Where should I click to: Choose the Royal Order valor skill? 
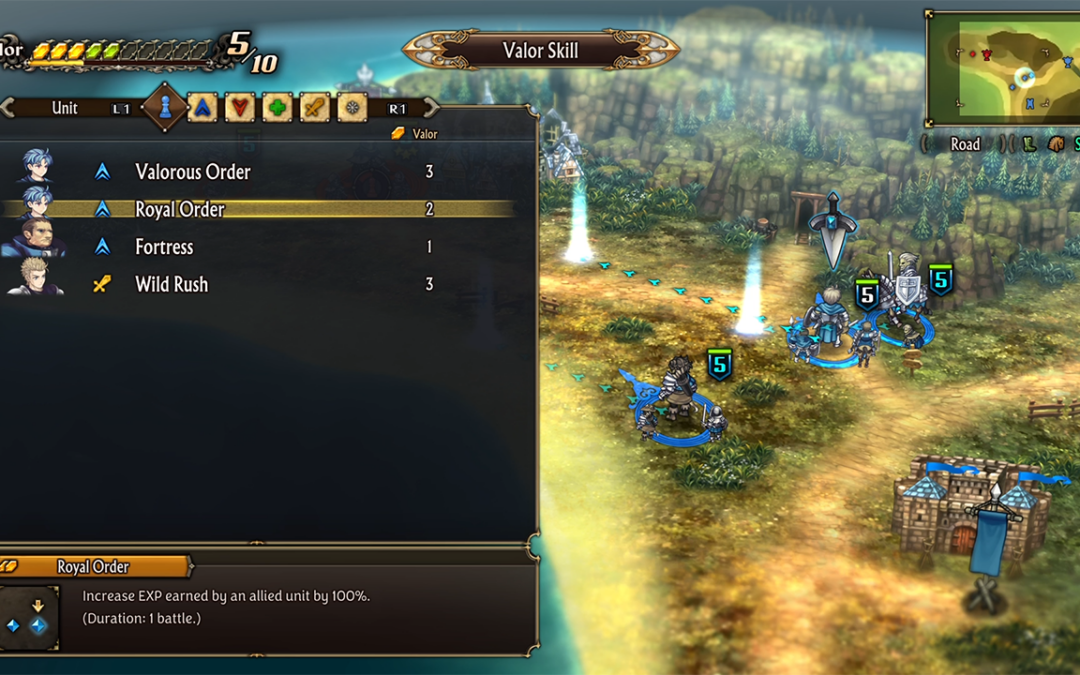point(180,209)
